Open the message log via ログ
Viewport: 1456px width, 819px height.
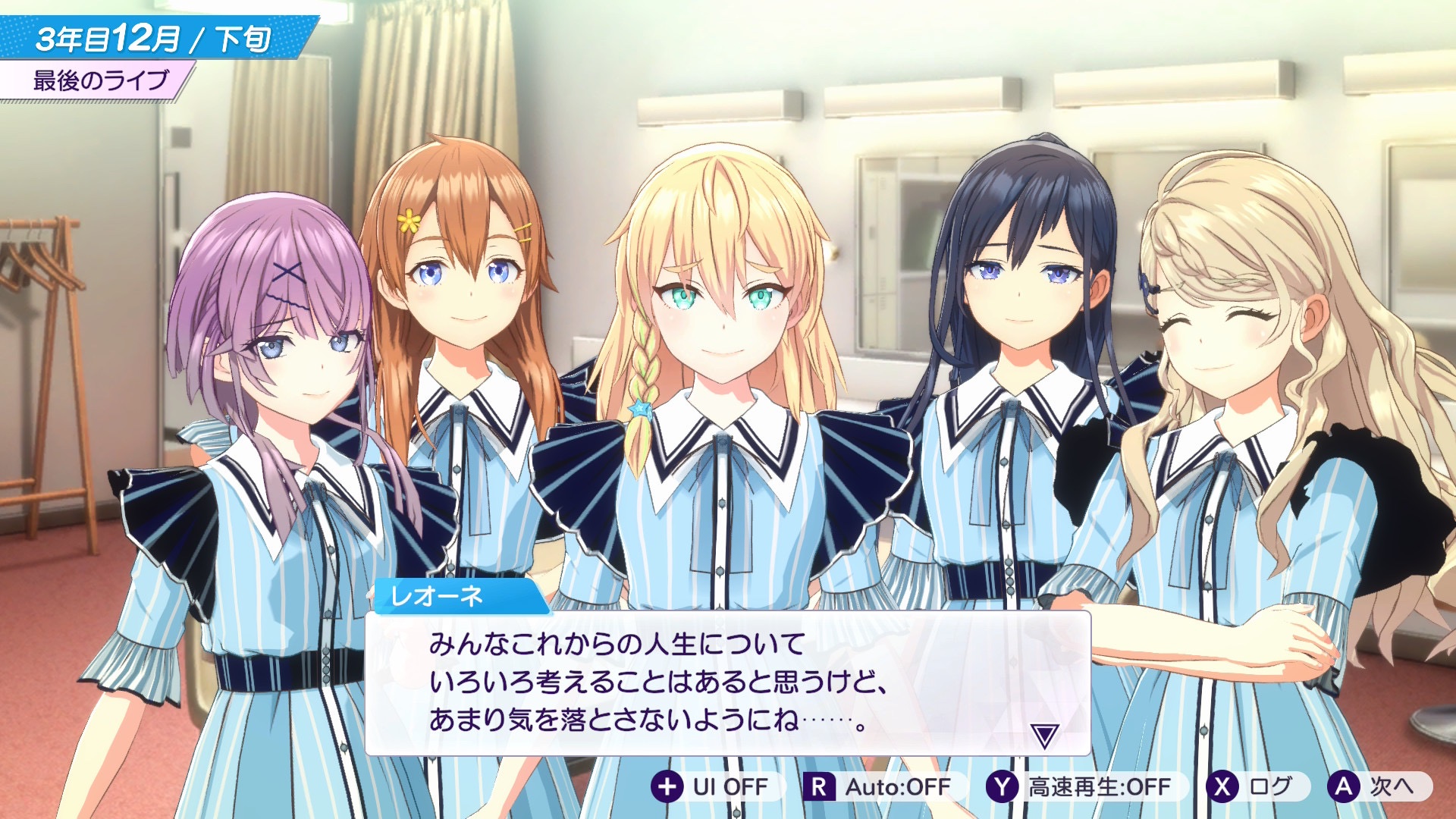[1255, 787]
